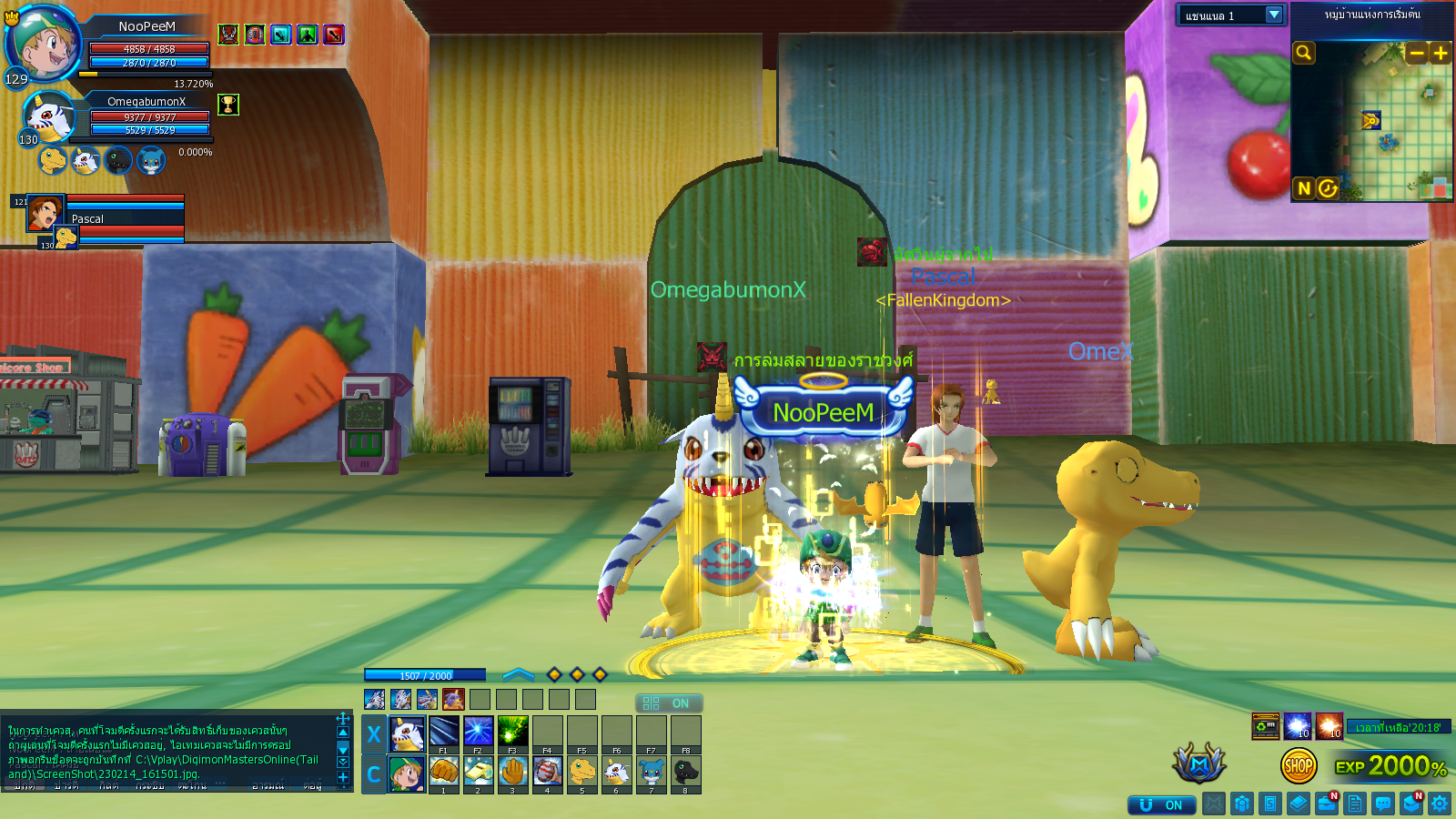Click the trophy icon beside OmegabumonX

coord(228,105)
